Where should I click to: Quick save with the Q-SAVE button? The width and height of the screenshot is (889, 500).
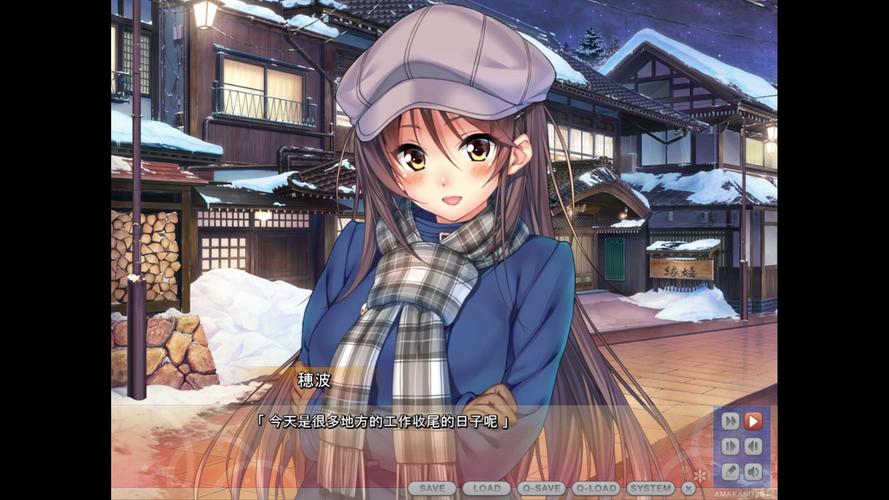tap(541, 488)
